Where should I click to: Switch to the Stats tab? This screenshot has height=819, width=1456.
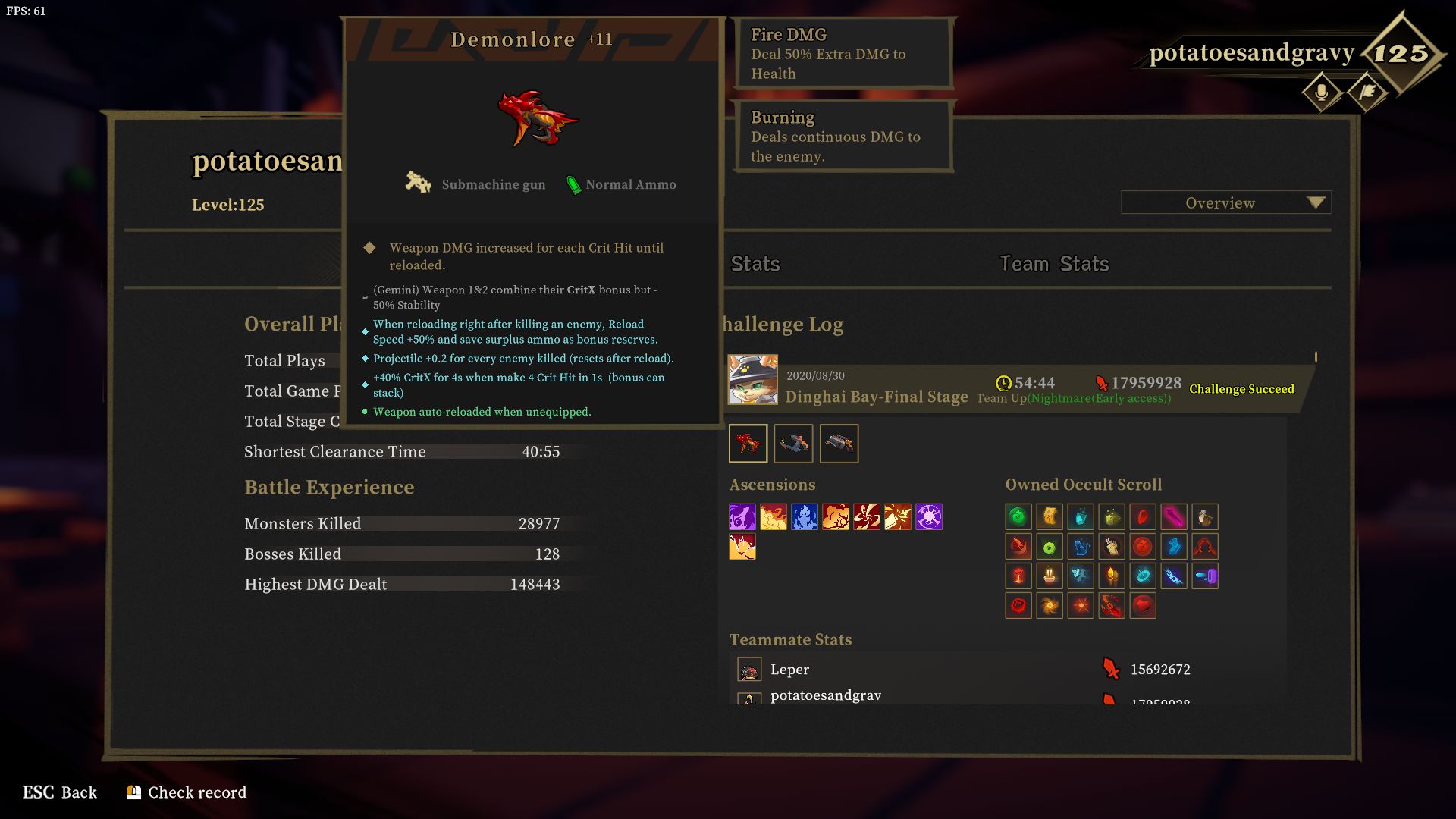click(755, 264)
